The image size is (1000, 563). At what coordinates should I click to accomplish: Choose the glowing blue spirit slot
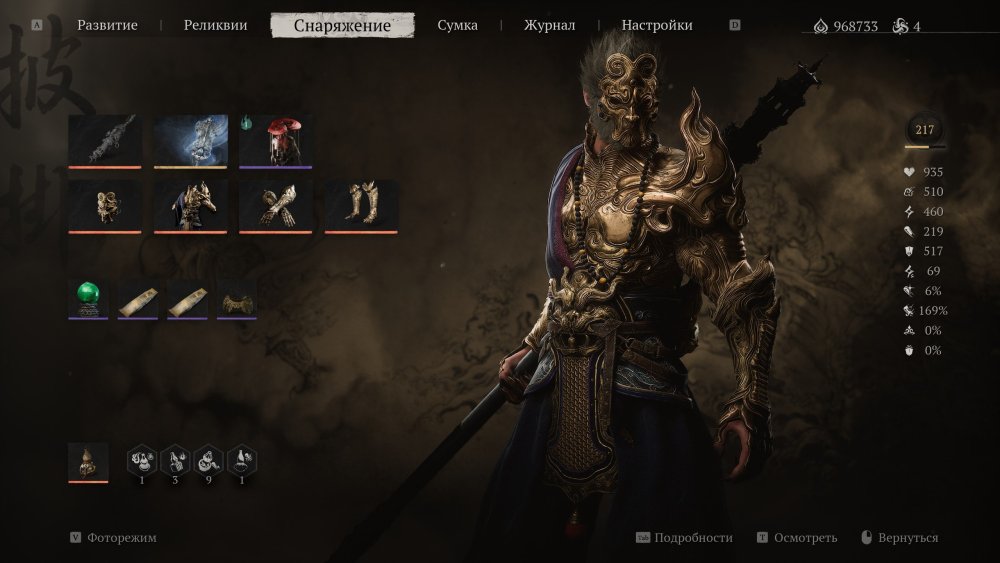(190, 140)
